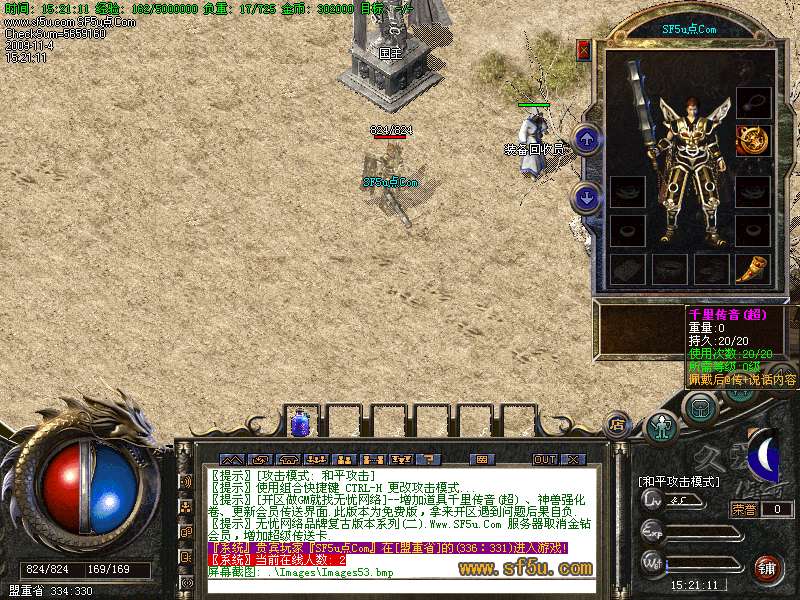Select the golden horn item slot
This screenshot has height=600, width=800.
[752, 268]
